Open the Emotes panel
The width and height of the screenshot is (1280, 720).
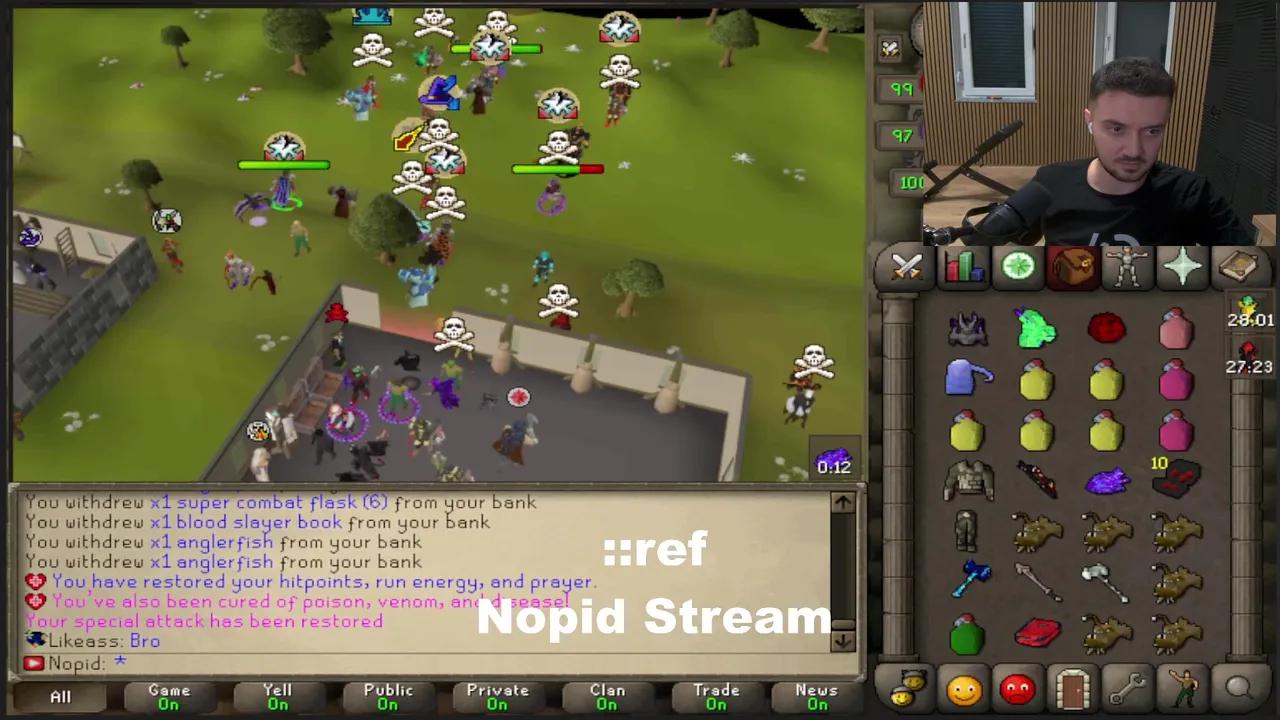[x=1184, y=688]
